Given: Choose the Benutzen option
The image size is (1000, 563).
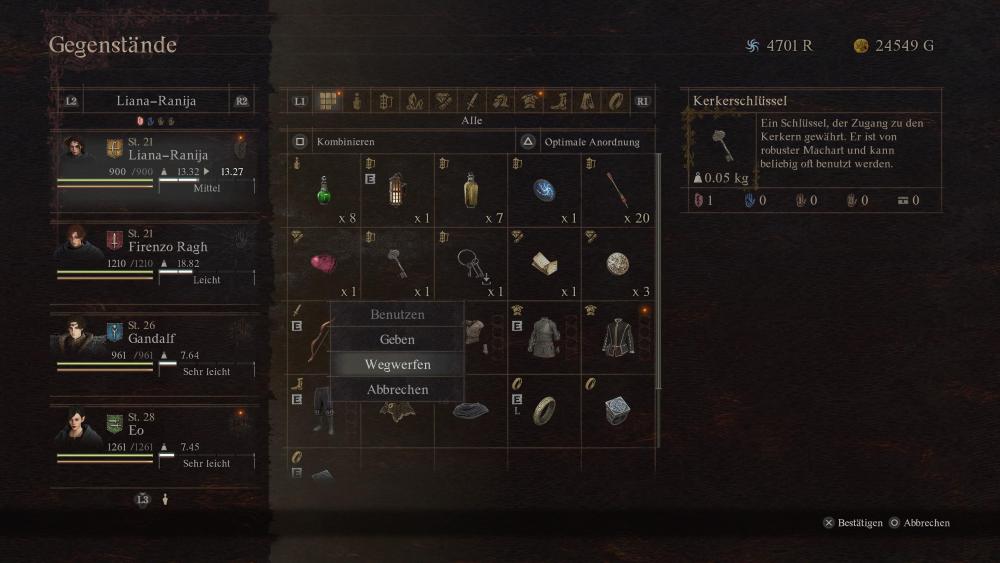Looking at the screenshot, I should pos(397,314).
